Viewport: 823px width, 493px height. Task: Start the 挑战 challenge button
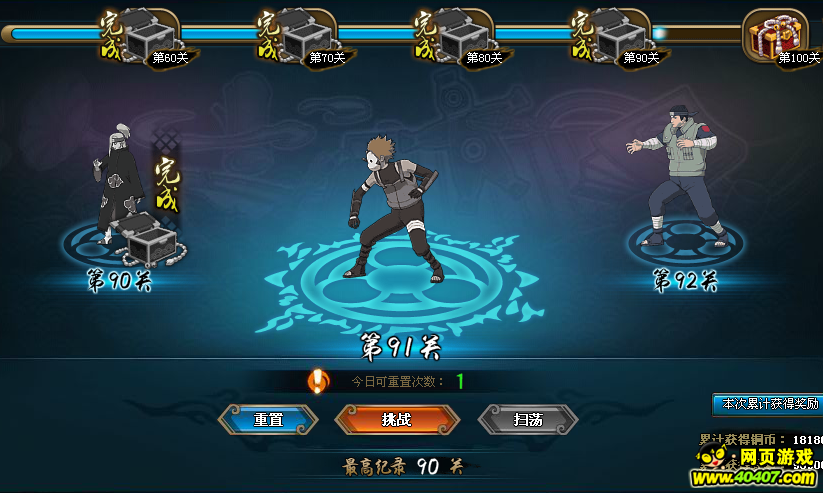click(397, 420)
